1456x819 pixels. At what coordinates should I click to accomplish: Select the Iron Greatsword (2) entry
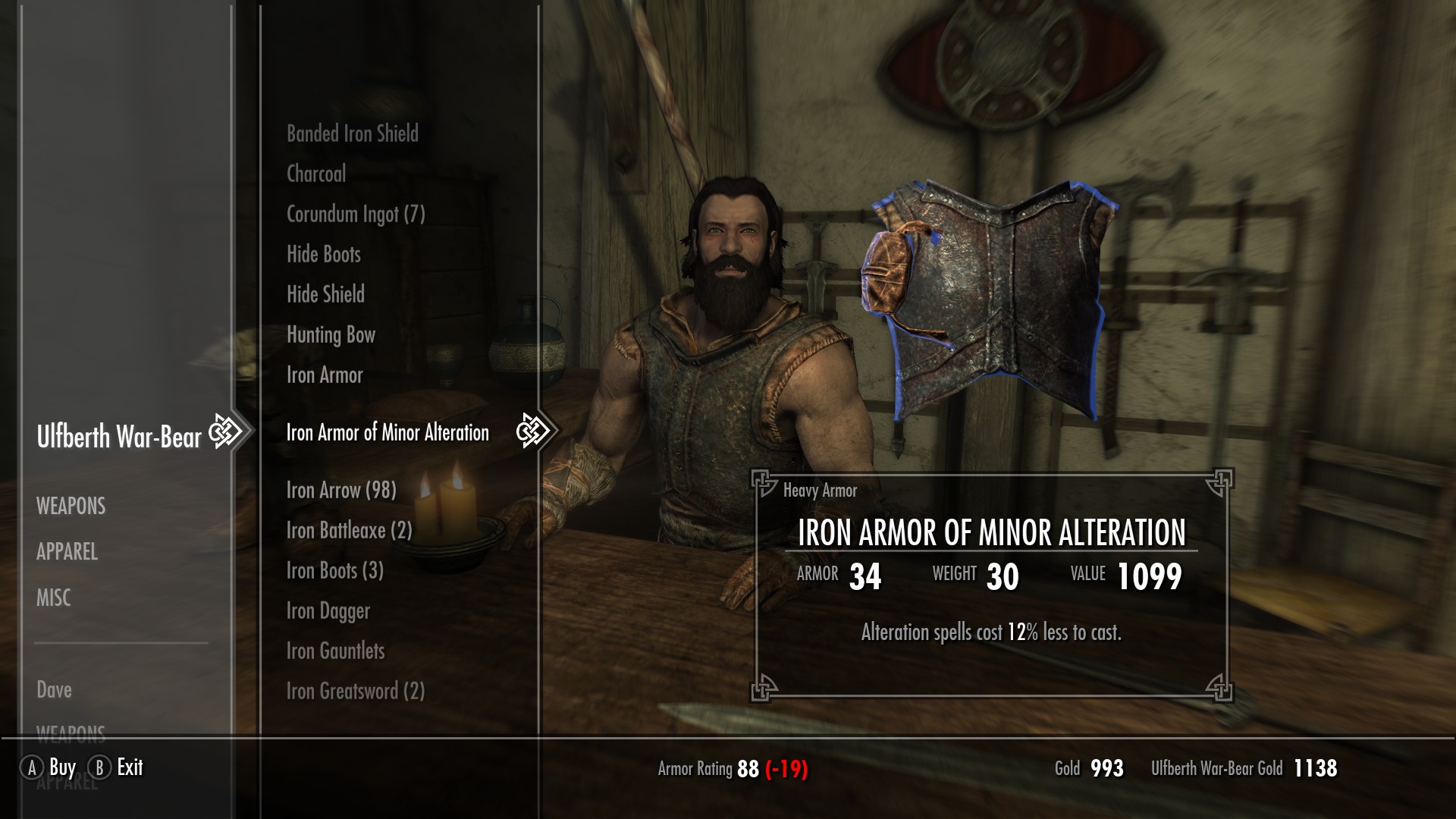[355, 692]
